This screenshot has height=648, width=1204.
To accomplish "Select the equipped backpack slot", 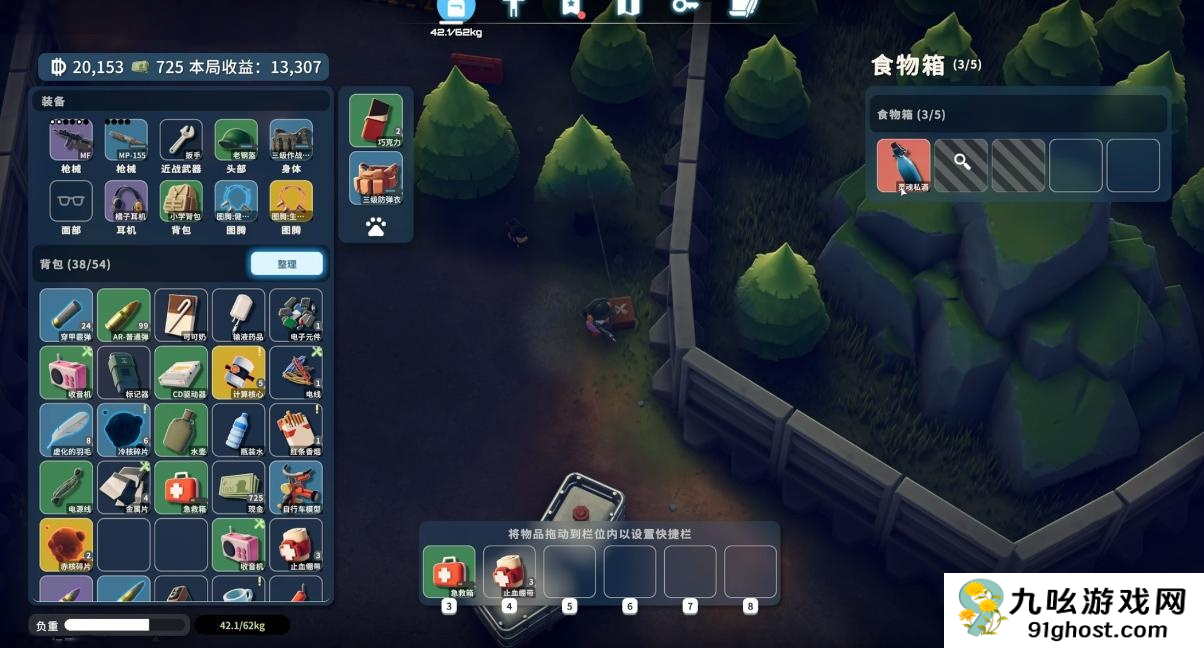I will click(x=181, y=202).
